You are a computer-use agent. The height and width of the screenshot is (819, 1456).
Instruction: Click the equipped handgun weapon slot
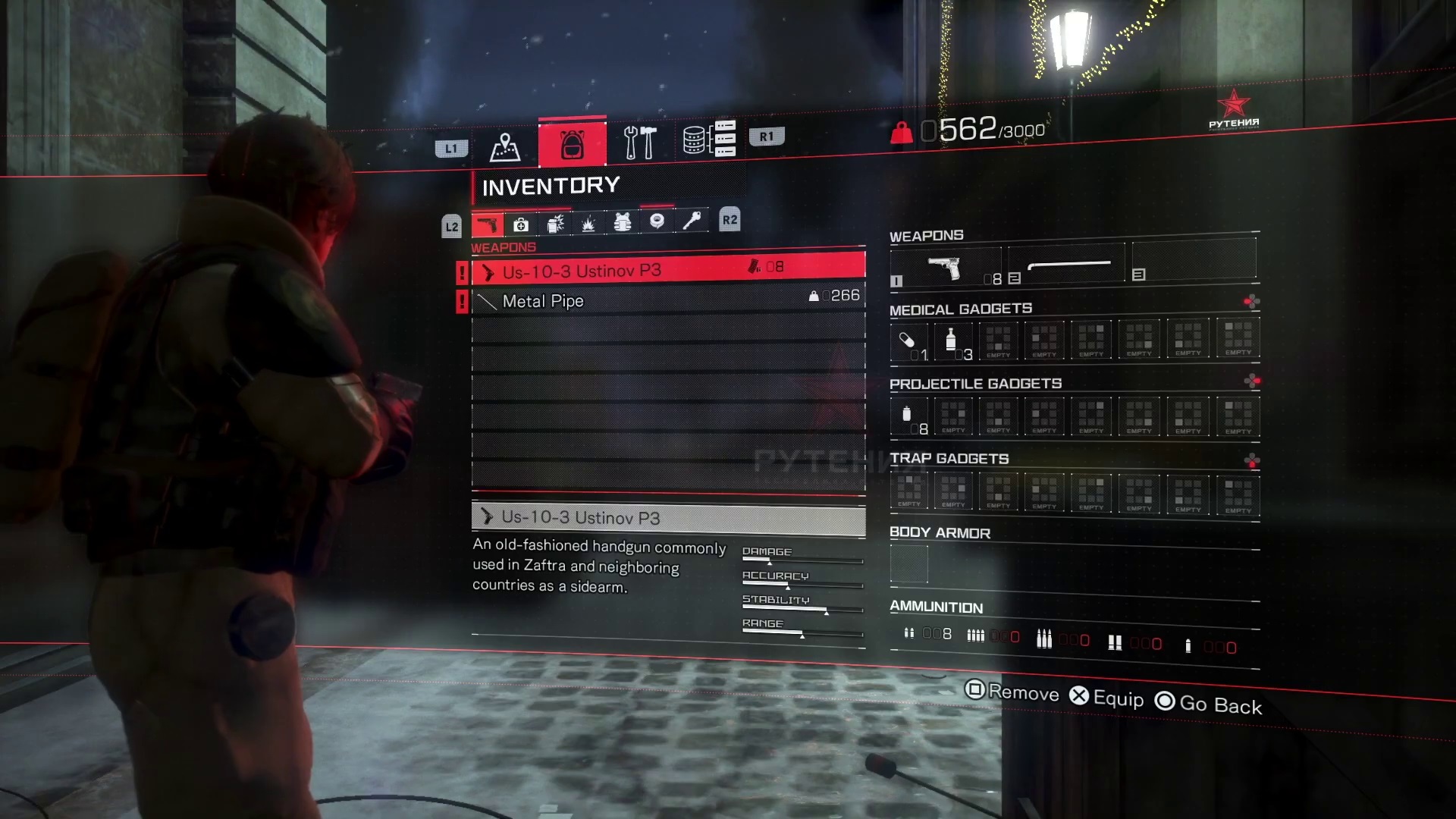(945, 268)
